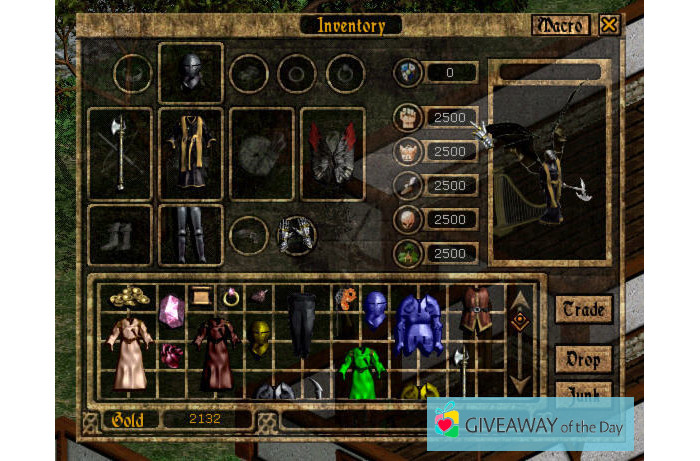Hit the Drop button
The width and height of the screenshot is (700, 461).
[x=584, y=359]
